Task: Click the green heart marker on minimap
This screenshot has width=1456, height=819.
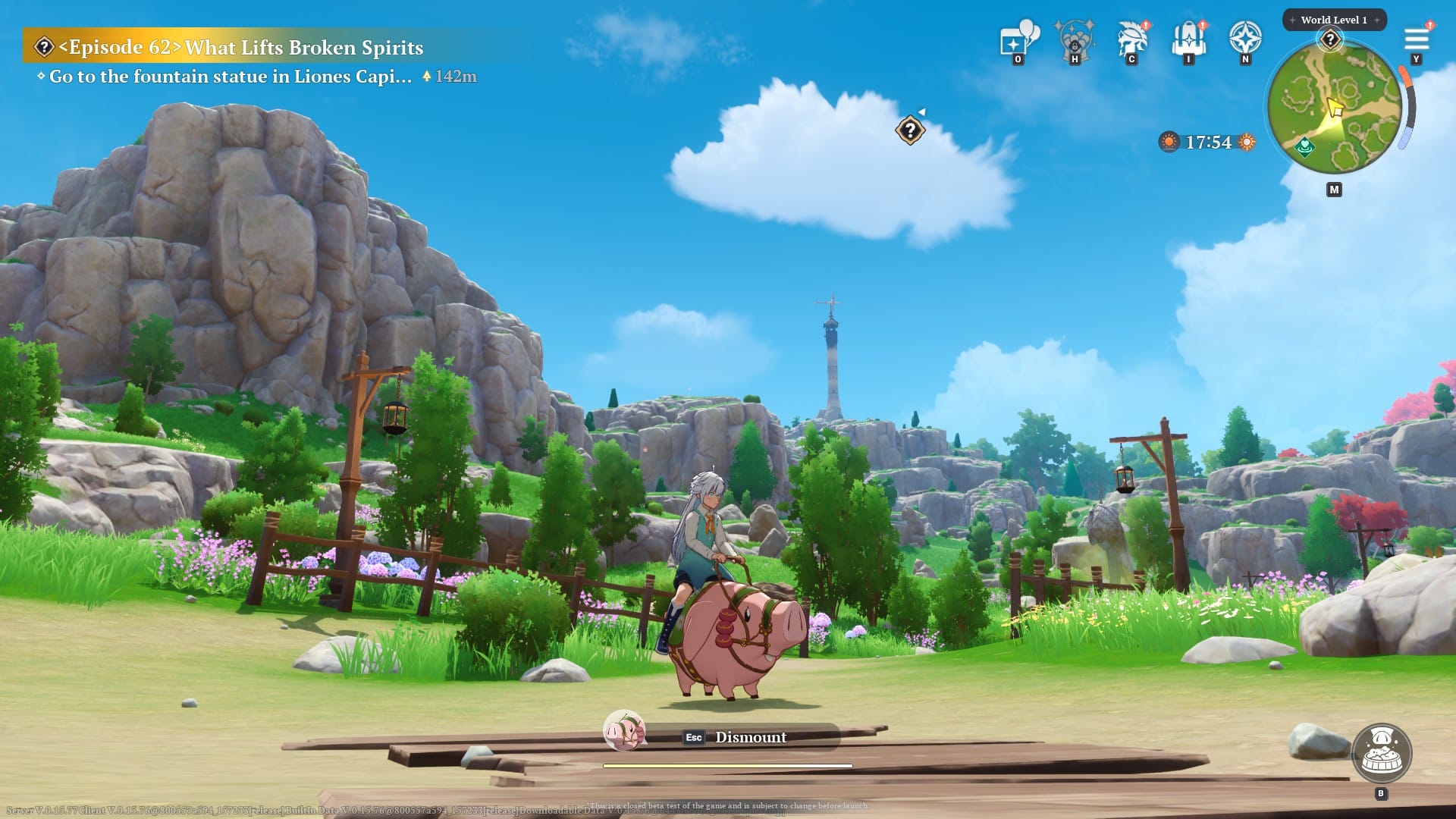Action: point(1304,145)
